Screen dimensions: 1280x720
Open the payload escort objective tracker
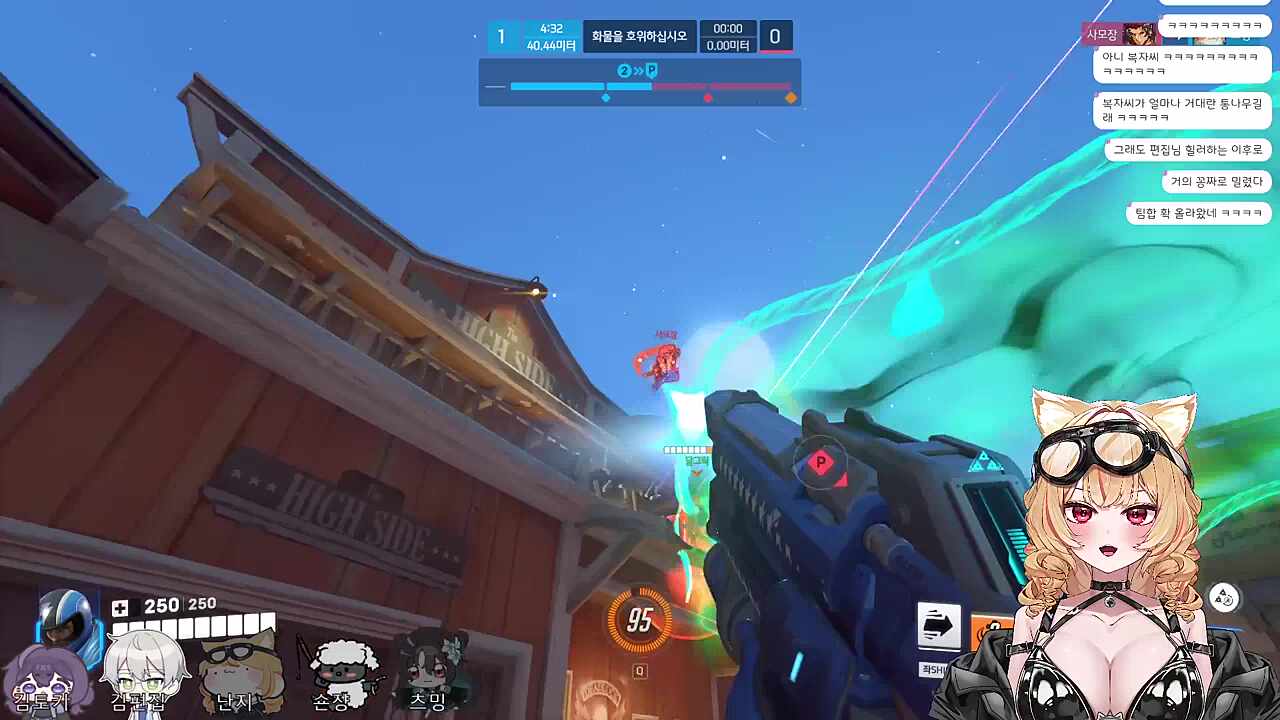tap(639, 37)
